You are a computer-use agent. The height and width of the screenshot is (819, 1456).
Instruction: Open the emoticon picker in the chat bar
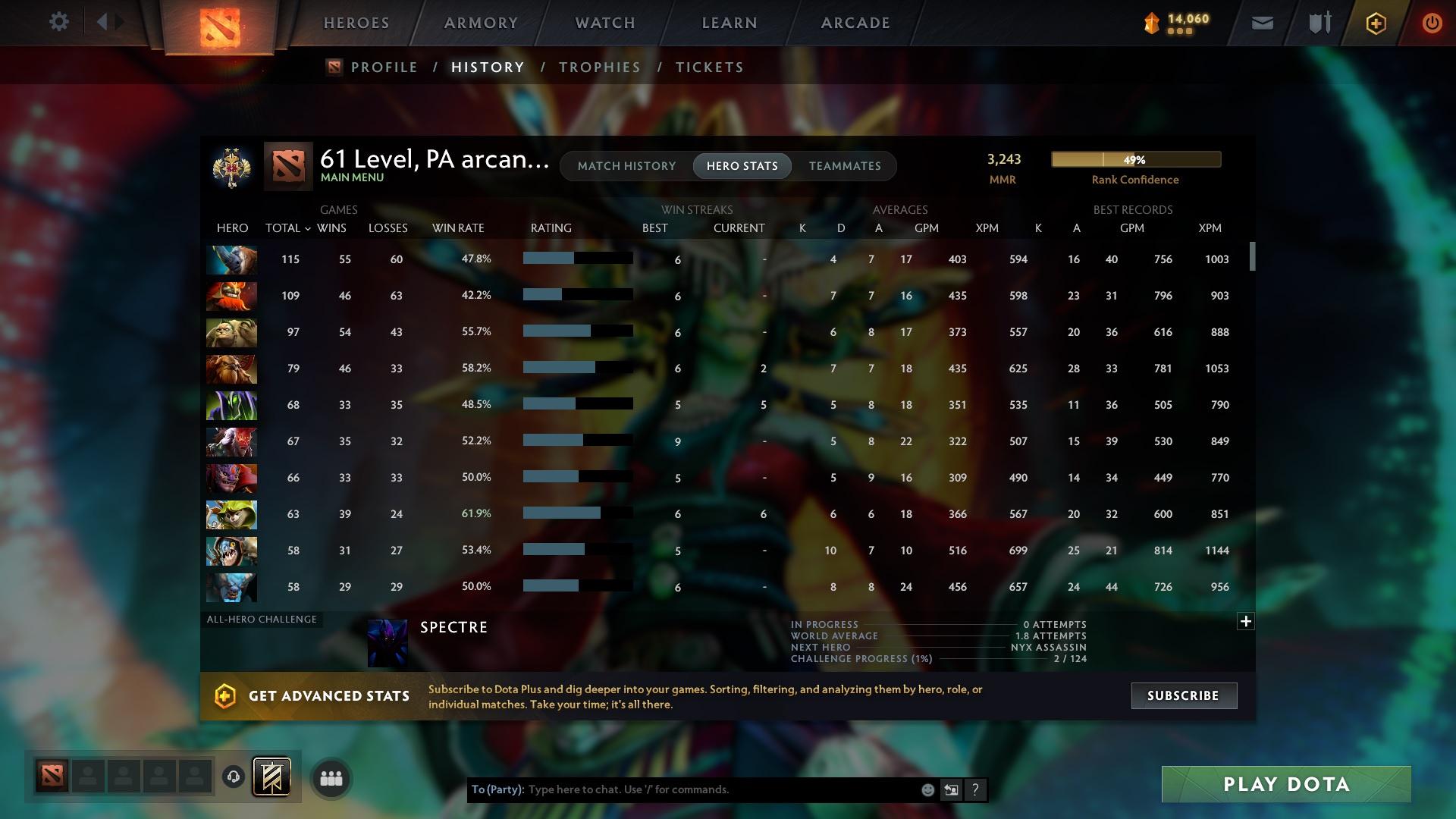pos(927,789)
